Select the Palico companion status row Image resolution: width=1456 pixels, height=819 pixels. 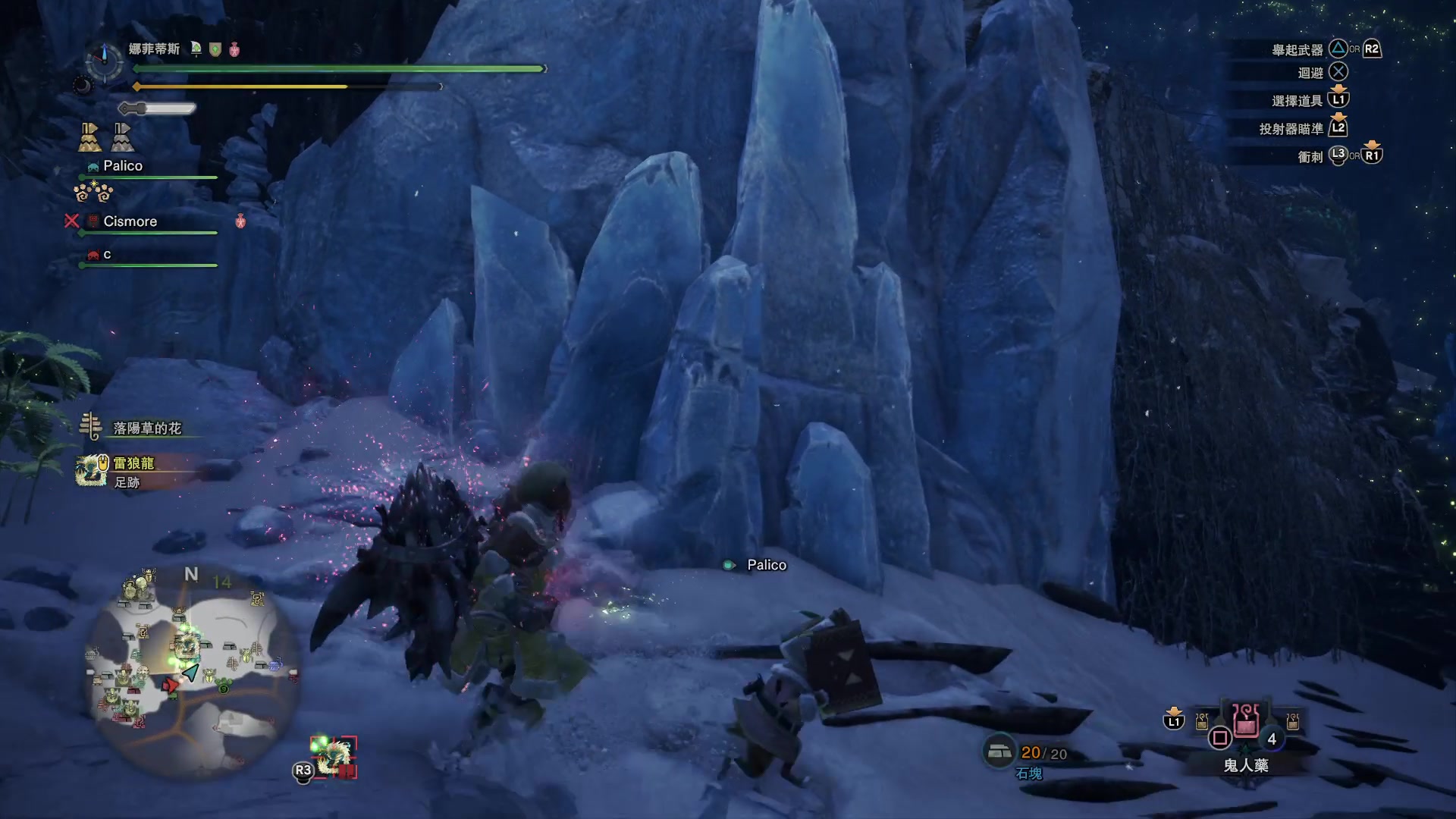(123, 166)
